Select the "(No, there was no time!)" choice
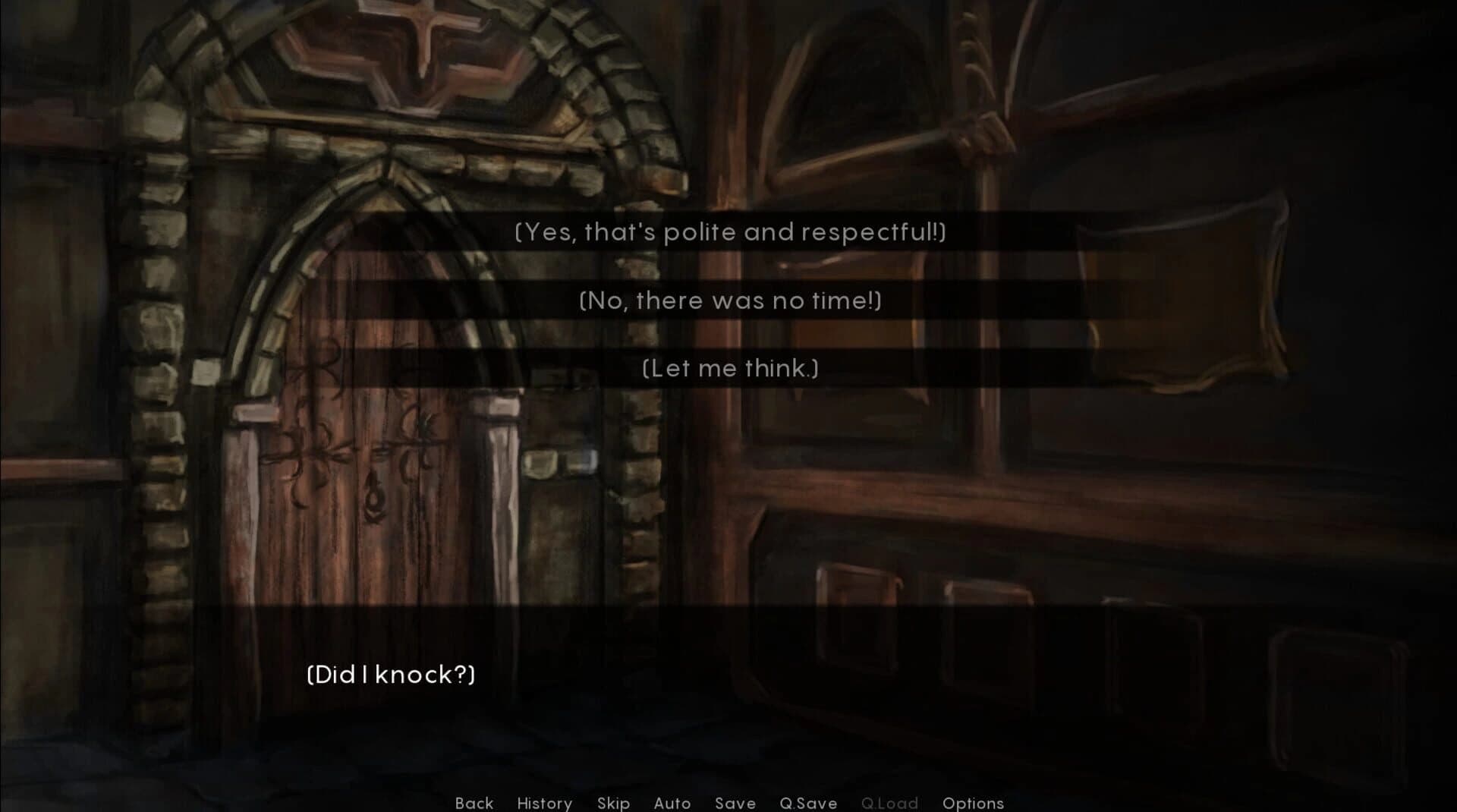 tap(728, 301)
